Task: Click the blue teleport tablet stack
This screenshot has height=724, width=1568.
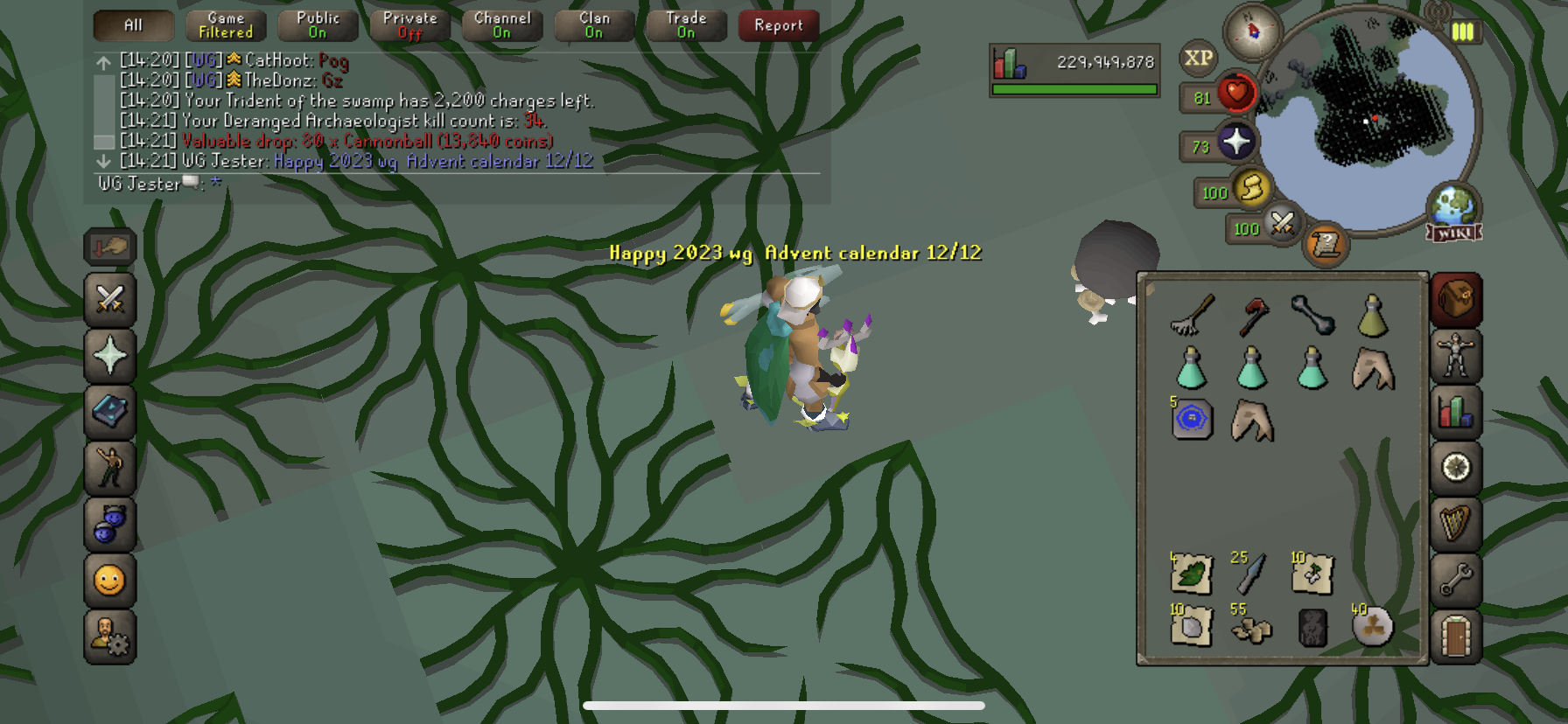Action: tap(1192, 420)
